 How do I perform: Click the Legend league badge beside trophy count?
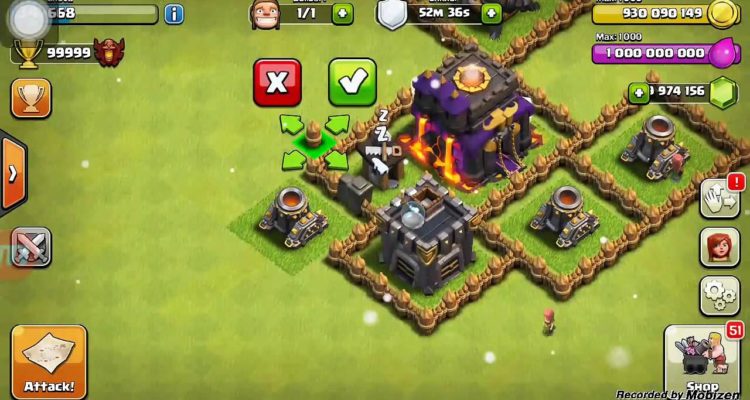(110, 52)
